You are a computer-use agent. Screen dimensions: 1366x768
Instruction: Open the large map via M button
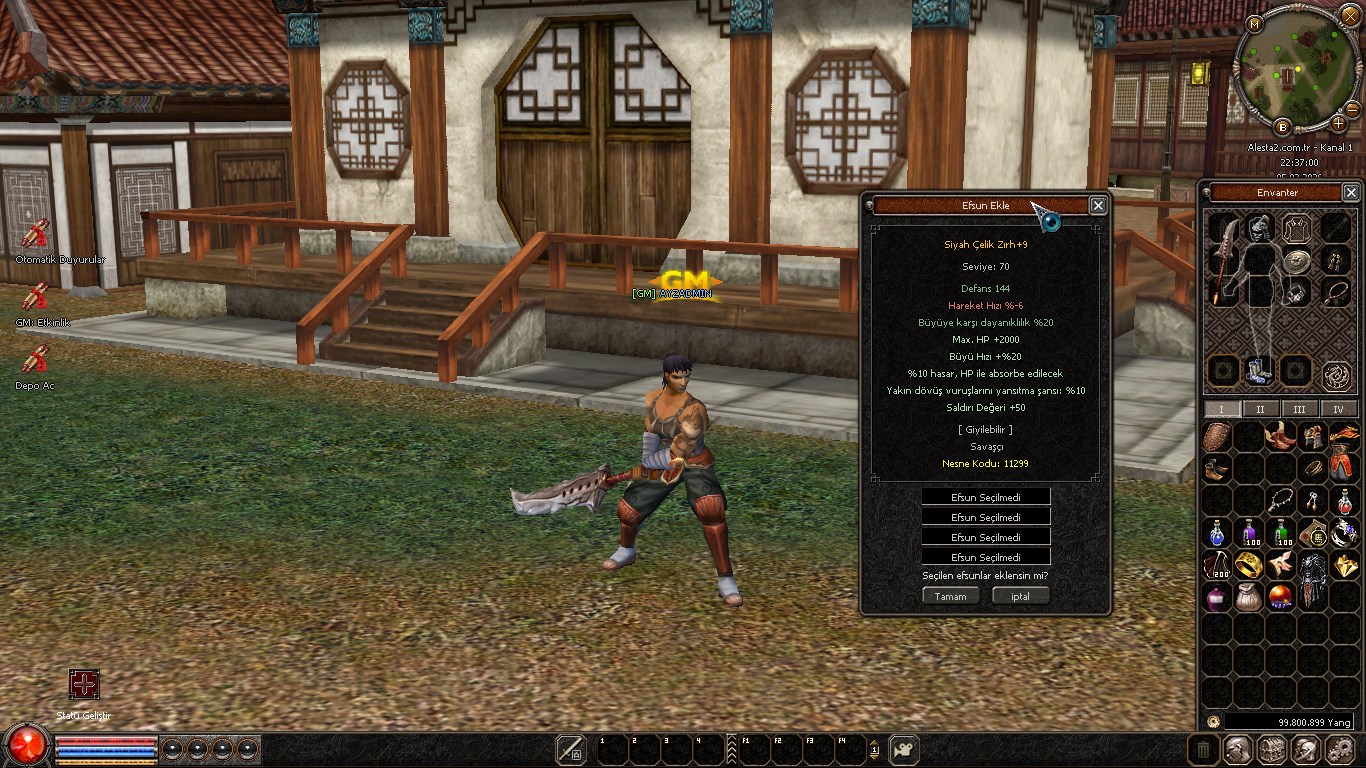(1255, 23)
